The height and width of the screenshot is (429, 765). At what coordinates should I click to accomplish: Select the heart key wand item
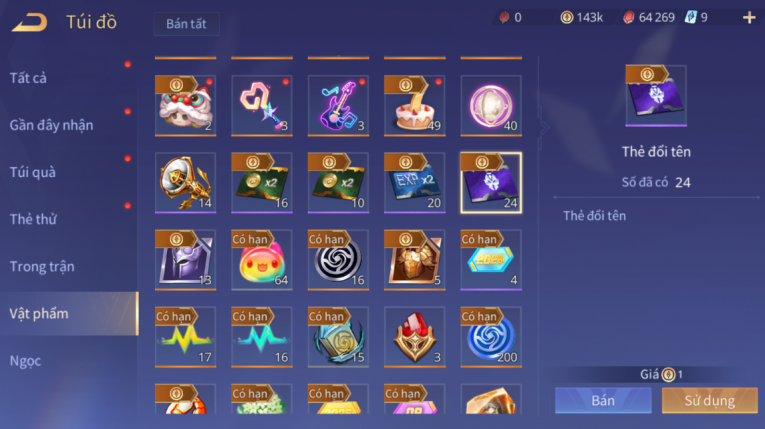click(262, 105)
